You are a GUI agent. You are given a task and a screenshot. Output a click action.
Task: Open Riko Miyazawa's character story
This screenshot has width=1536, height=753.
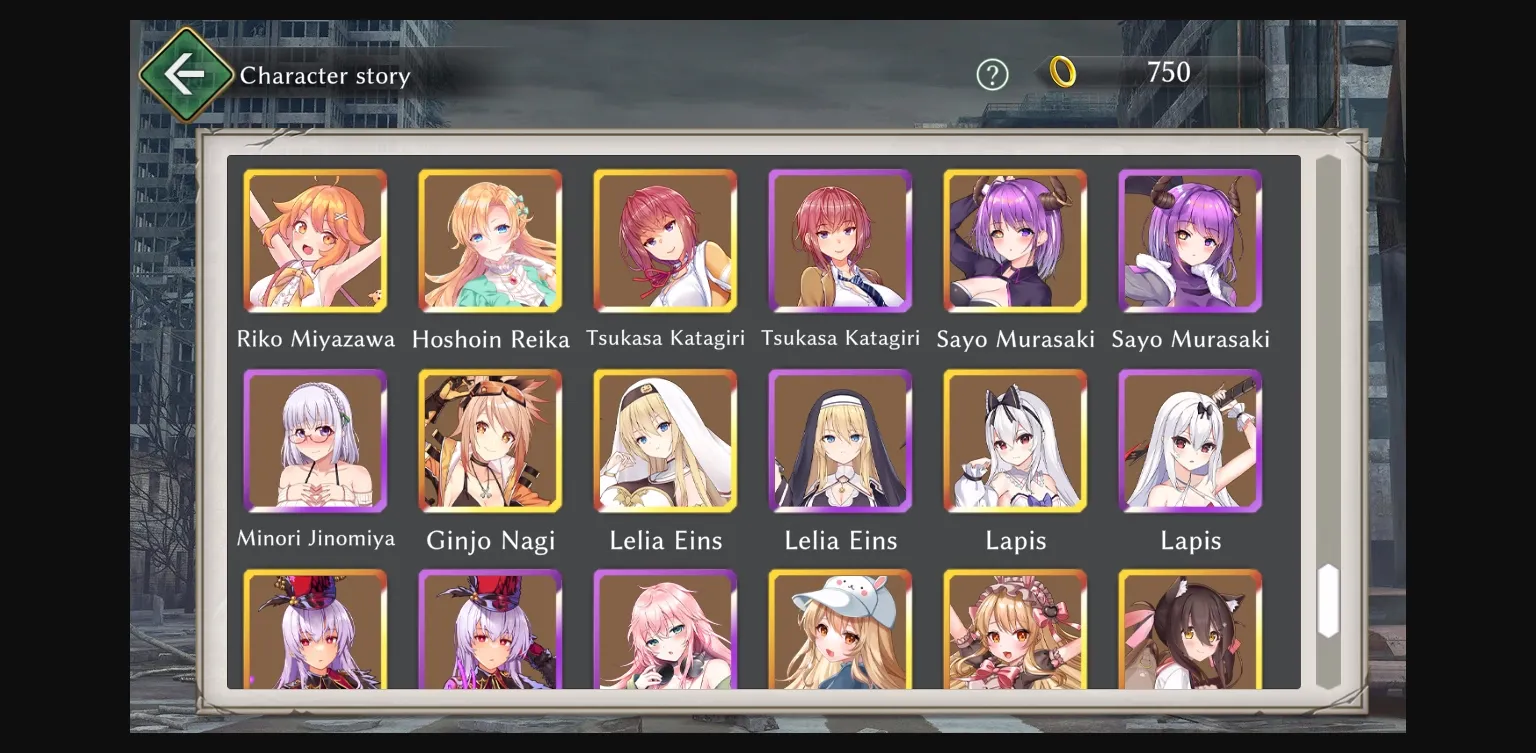[x=315, y=242]
